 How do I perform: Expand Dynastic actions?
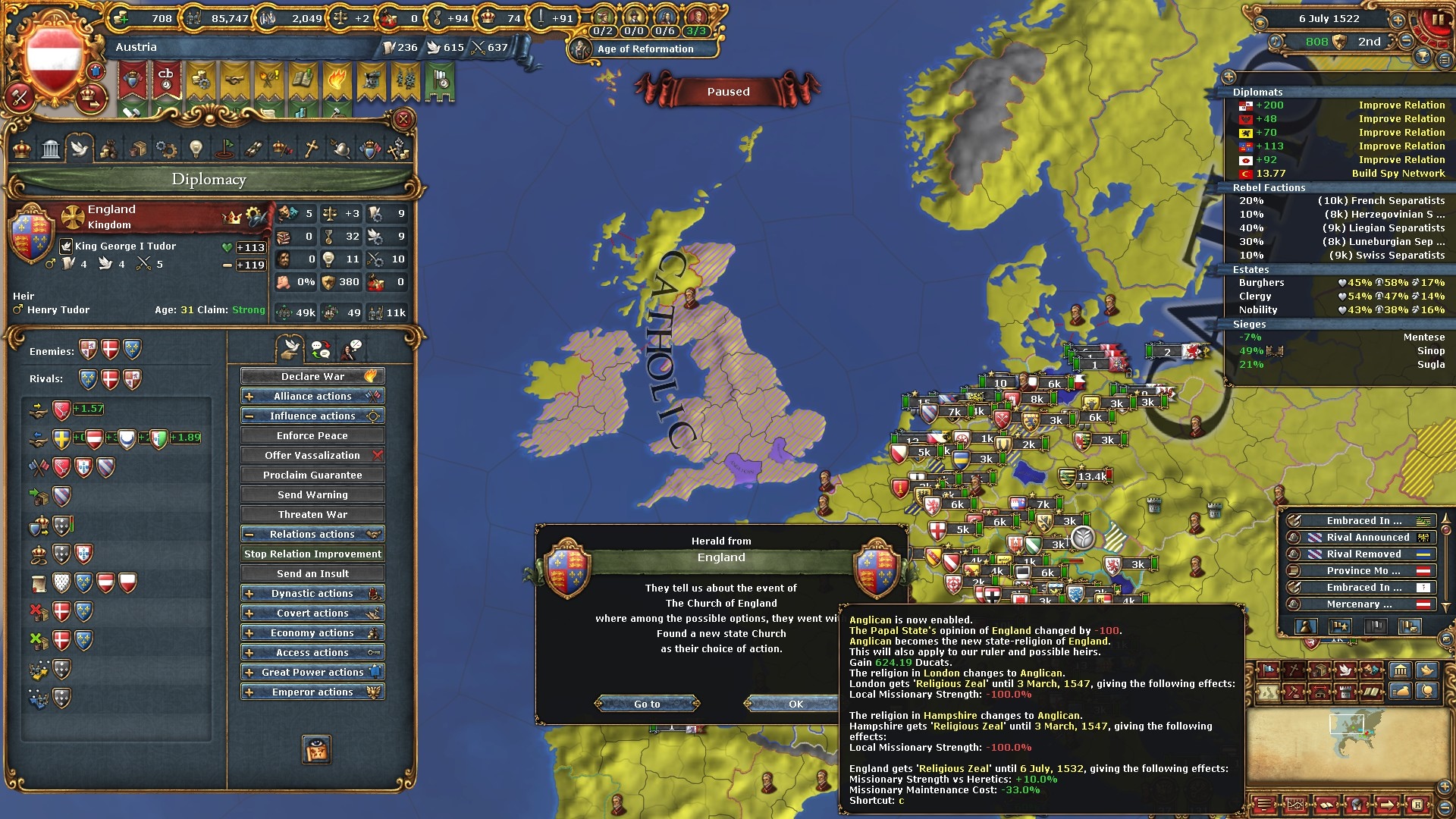(x=312, y=593)
